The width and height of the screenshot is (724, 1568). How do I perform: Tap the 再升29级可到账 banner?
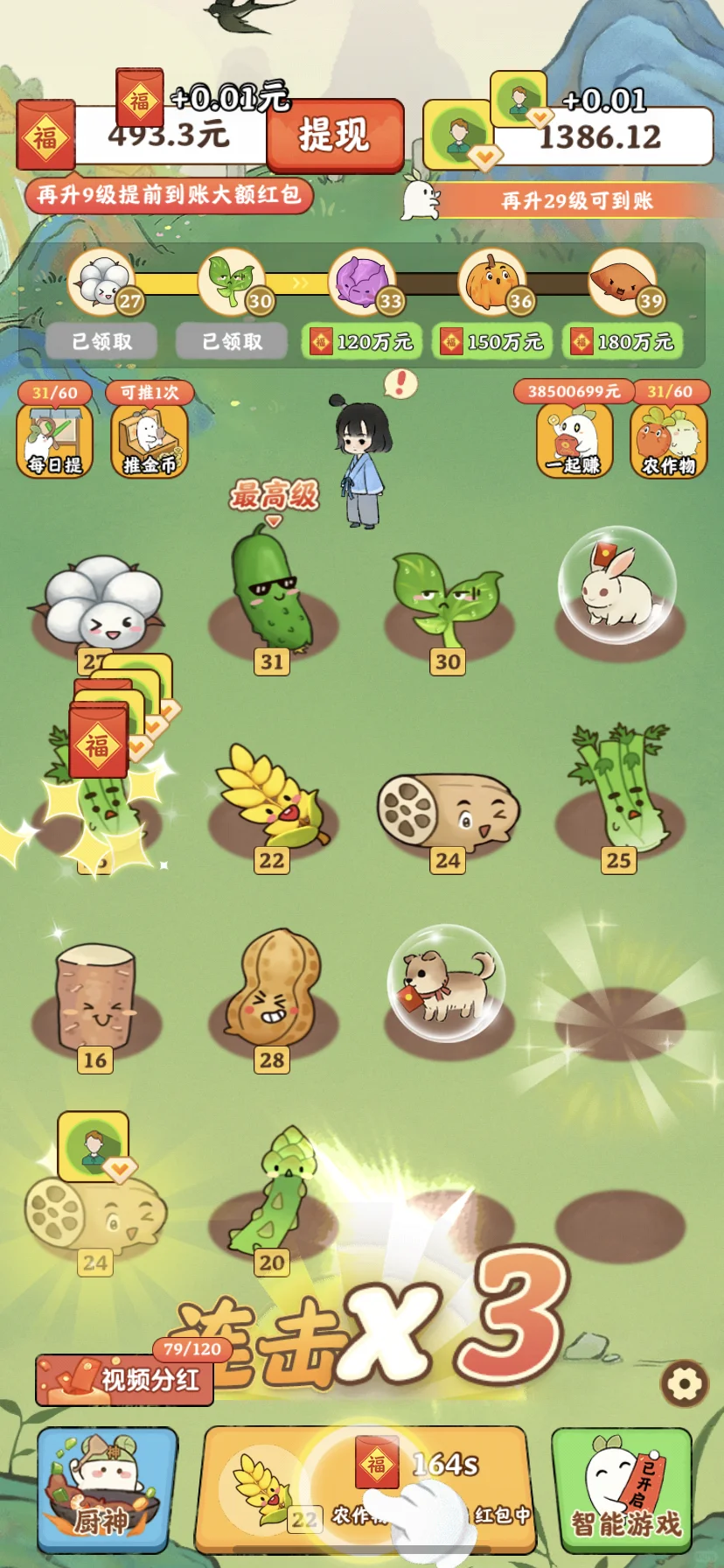pos(577,200)
